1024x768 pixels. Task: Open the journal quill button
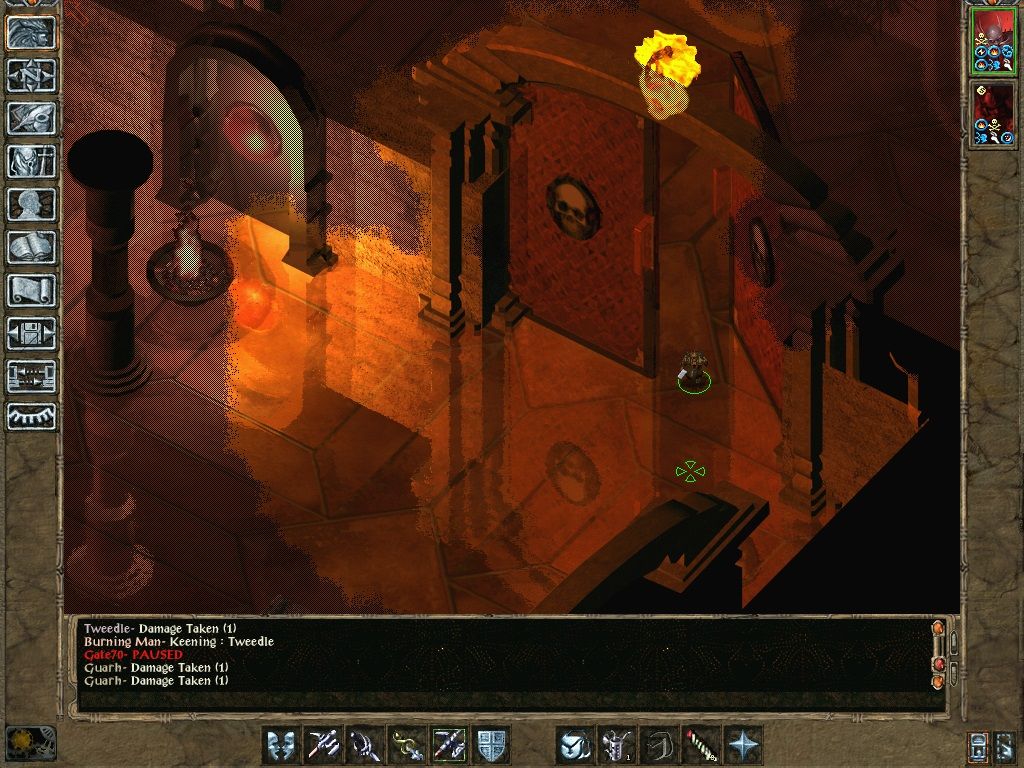[31, 119]
